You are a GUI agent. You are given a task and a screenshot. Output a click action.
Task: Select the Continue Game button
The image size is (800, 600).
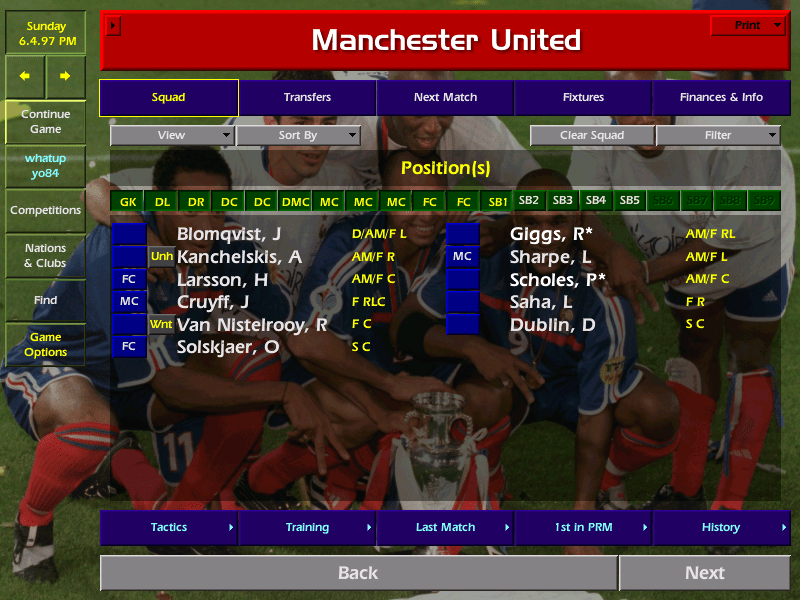[x=45, y=122]
